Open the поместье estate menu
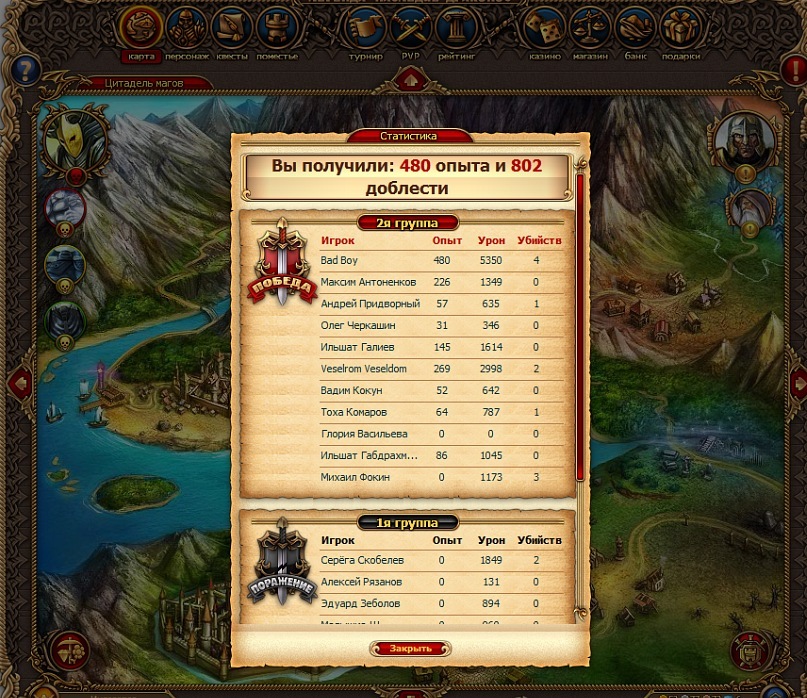The height and width of the screenshot is (698, 807). point(277,30)
